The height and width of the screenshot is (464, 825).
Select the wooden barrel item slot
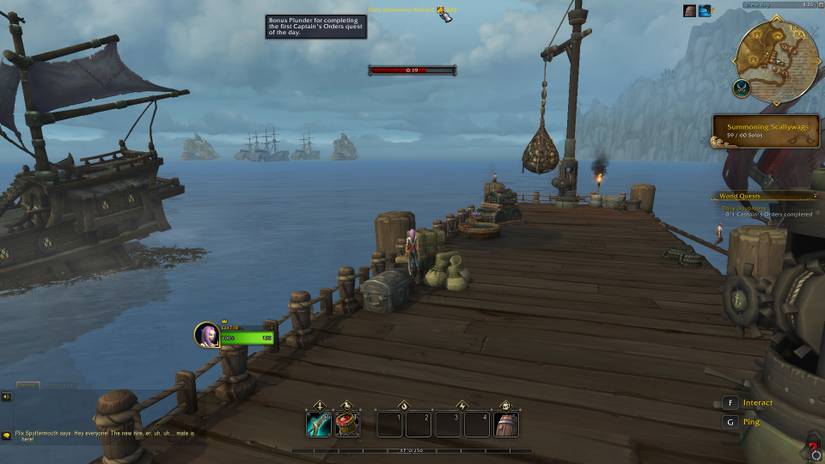coord(506,424)
